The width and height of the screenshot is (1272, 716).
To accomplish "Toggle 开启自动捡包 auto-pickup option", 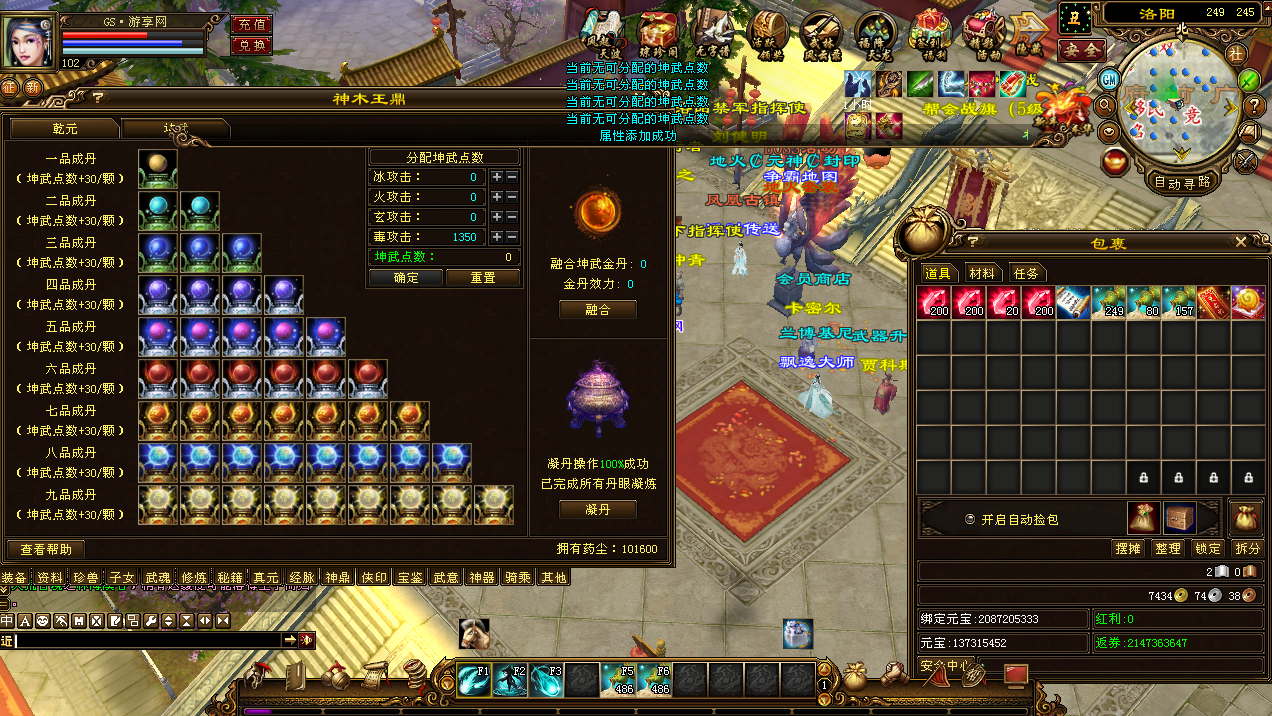I will (969, 520).
